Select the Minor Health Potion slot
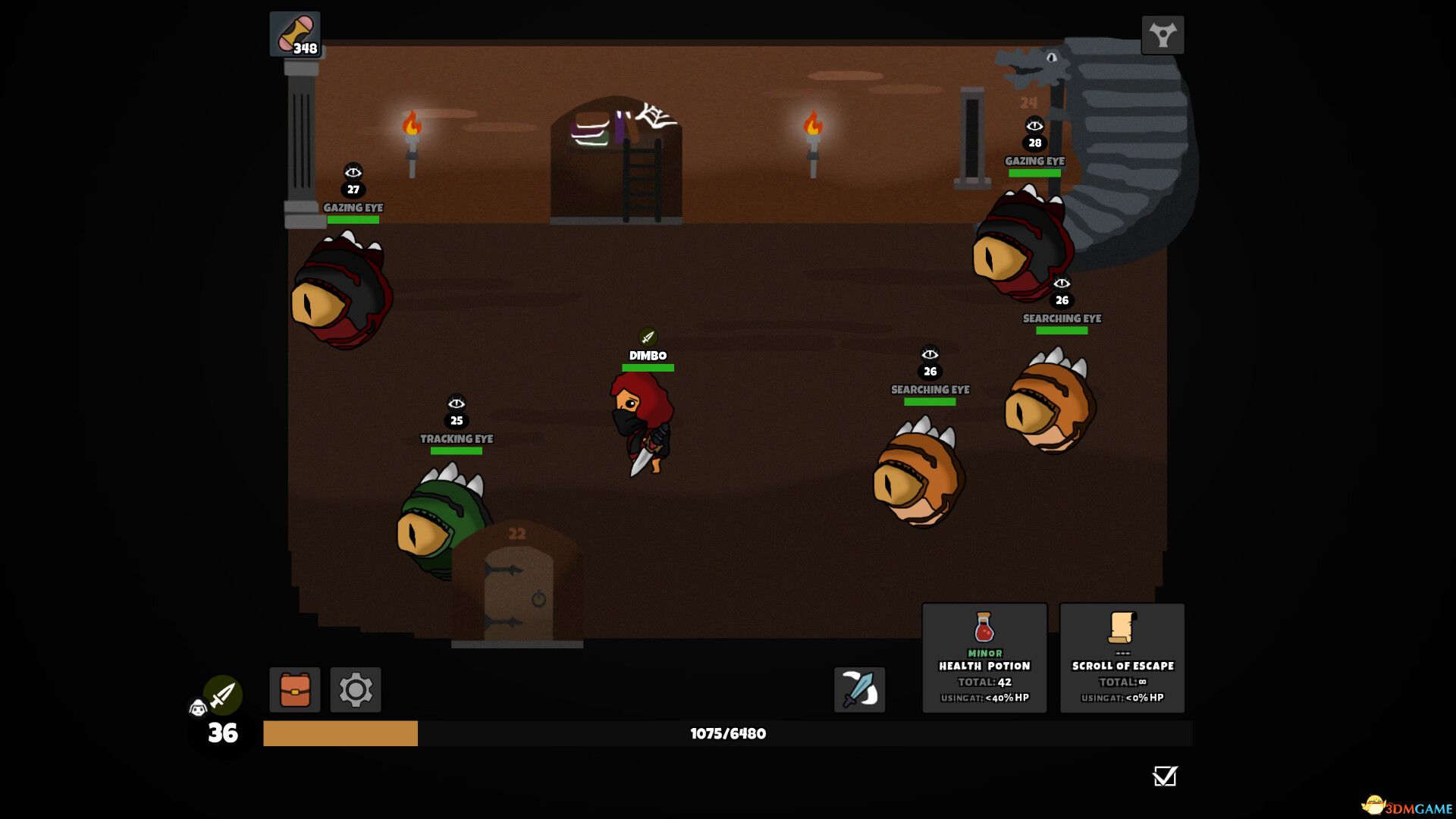1456x819 pixels. tap(984, 657)
